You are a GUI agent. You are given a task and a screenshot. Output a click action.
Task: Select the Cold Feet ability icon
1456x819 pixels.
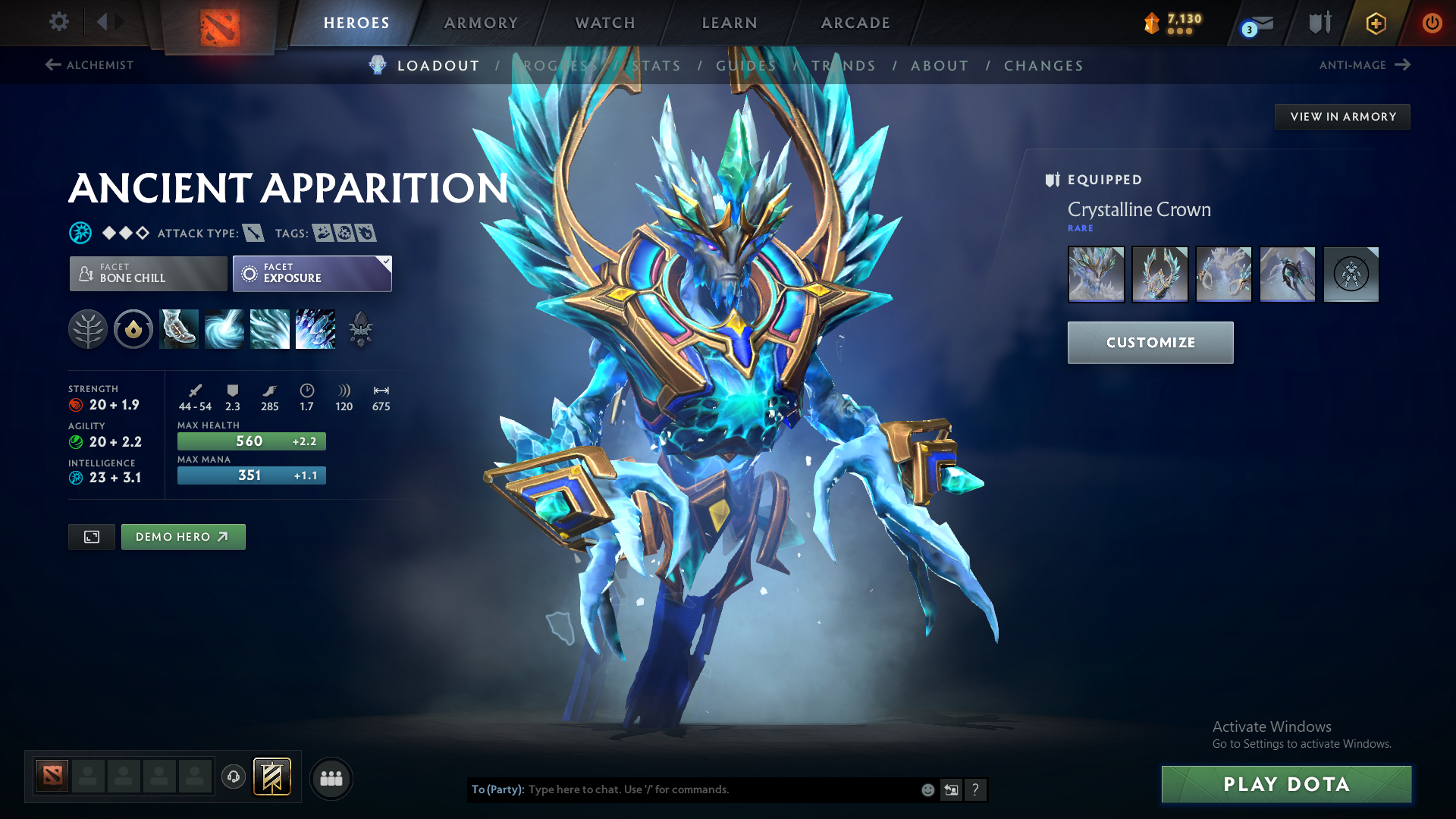tap(178, 329)
